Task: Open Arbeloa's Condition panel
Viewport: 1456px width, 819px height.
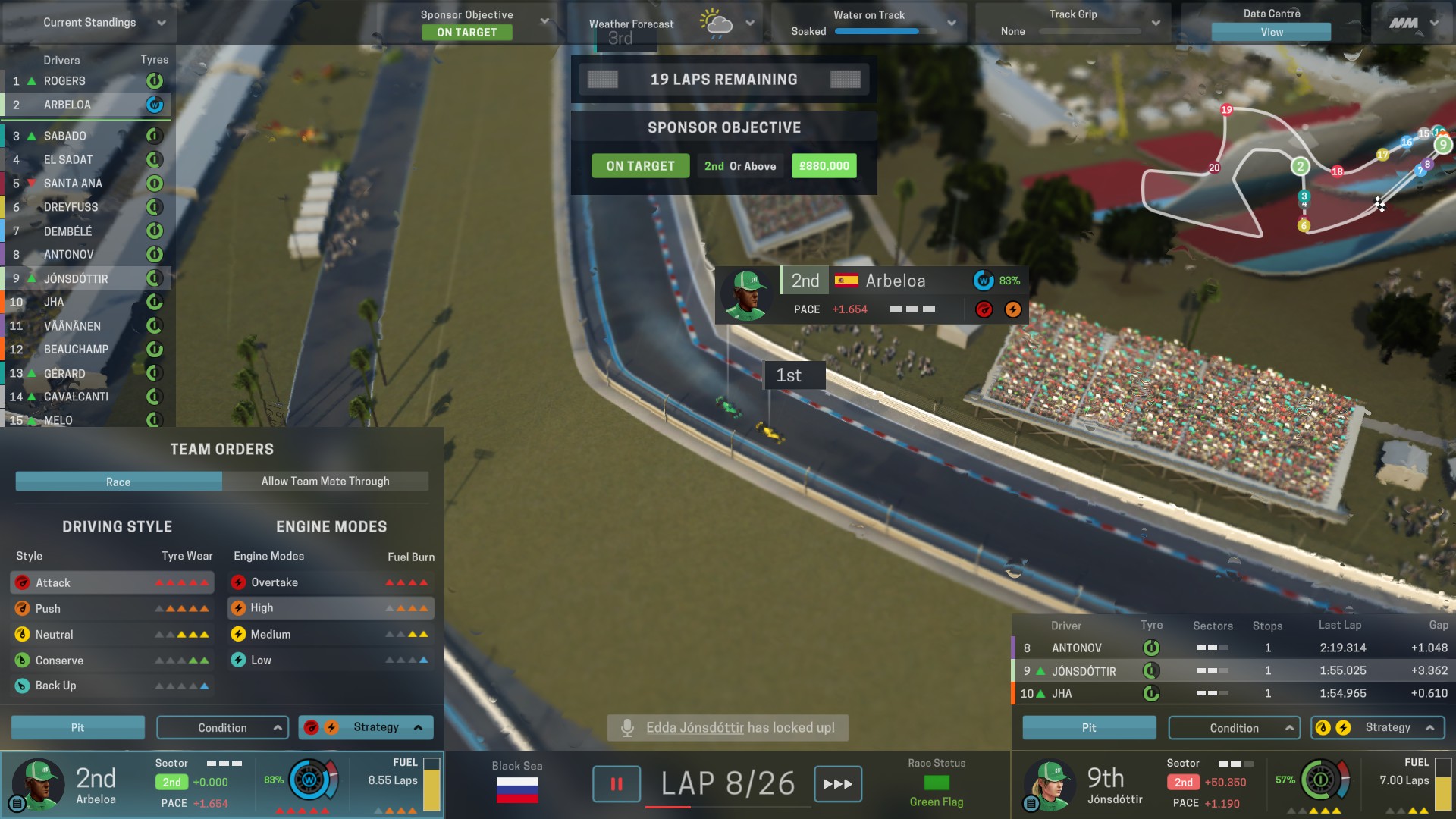Action: [222, 728]
